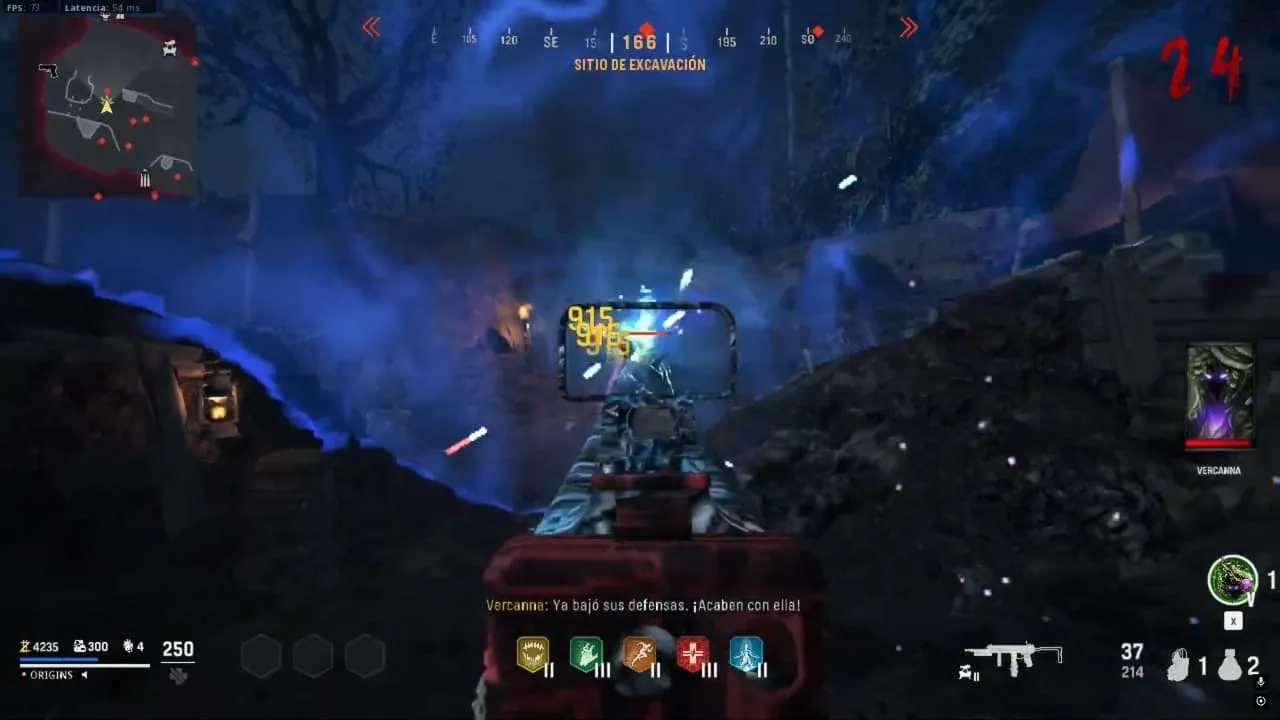
Task: Select the crafting table marker on the minimap
Action: (x=169, y=46)
